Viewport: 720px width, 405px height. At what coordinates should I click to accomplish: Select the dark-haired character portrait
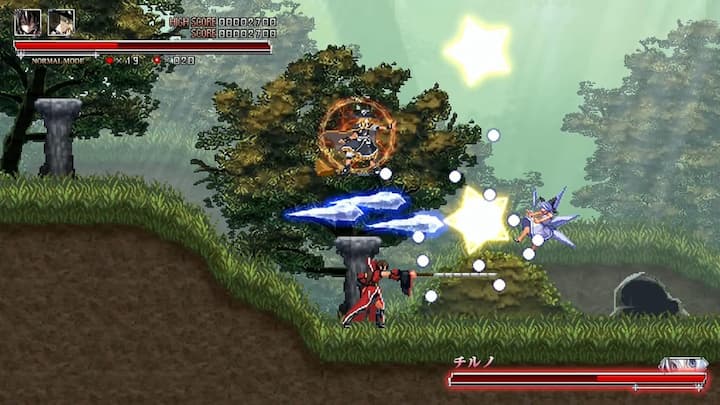click(x=27, y=22)
